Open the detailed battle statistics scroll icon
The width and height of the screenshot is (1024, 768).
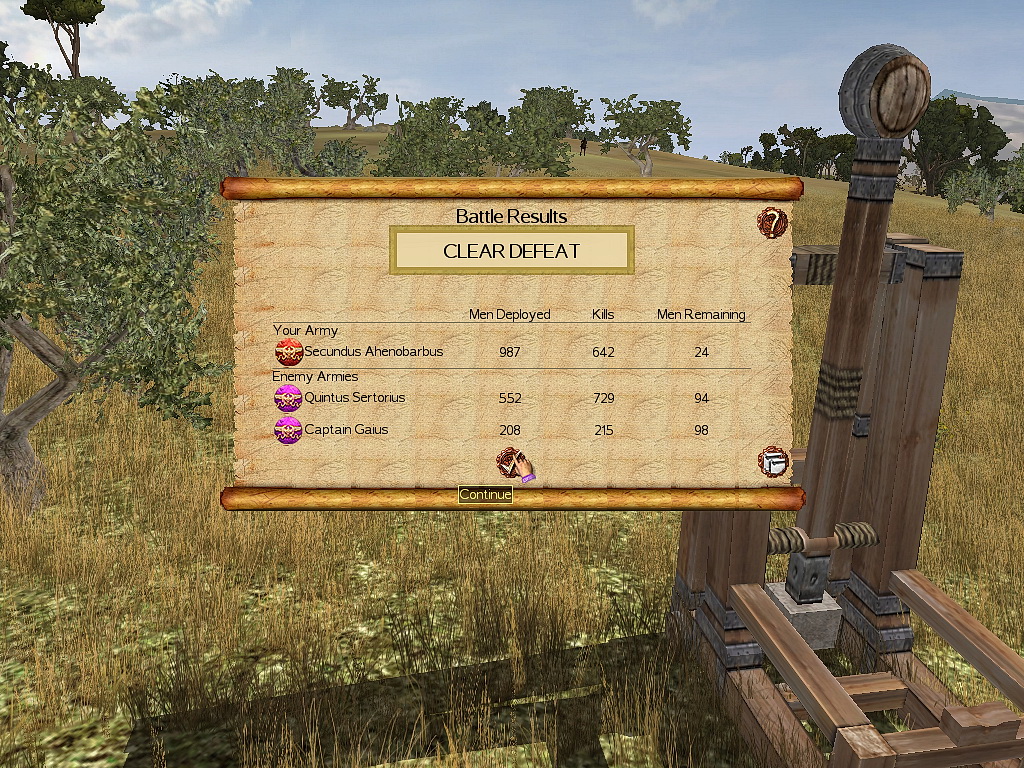click(773, 462)
